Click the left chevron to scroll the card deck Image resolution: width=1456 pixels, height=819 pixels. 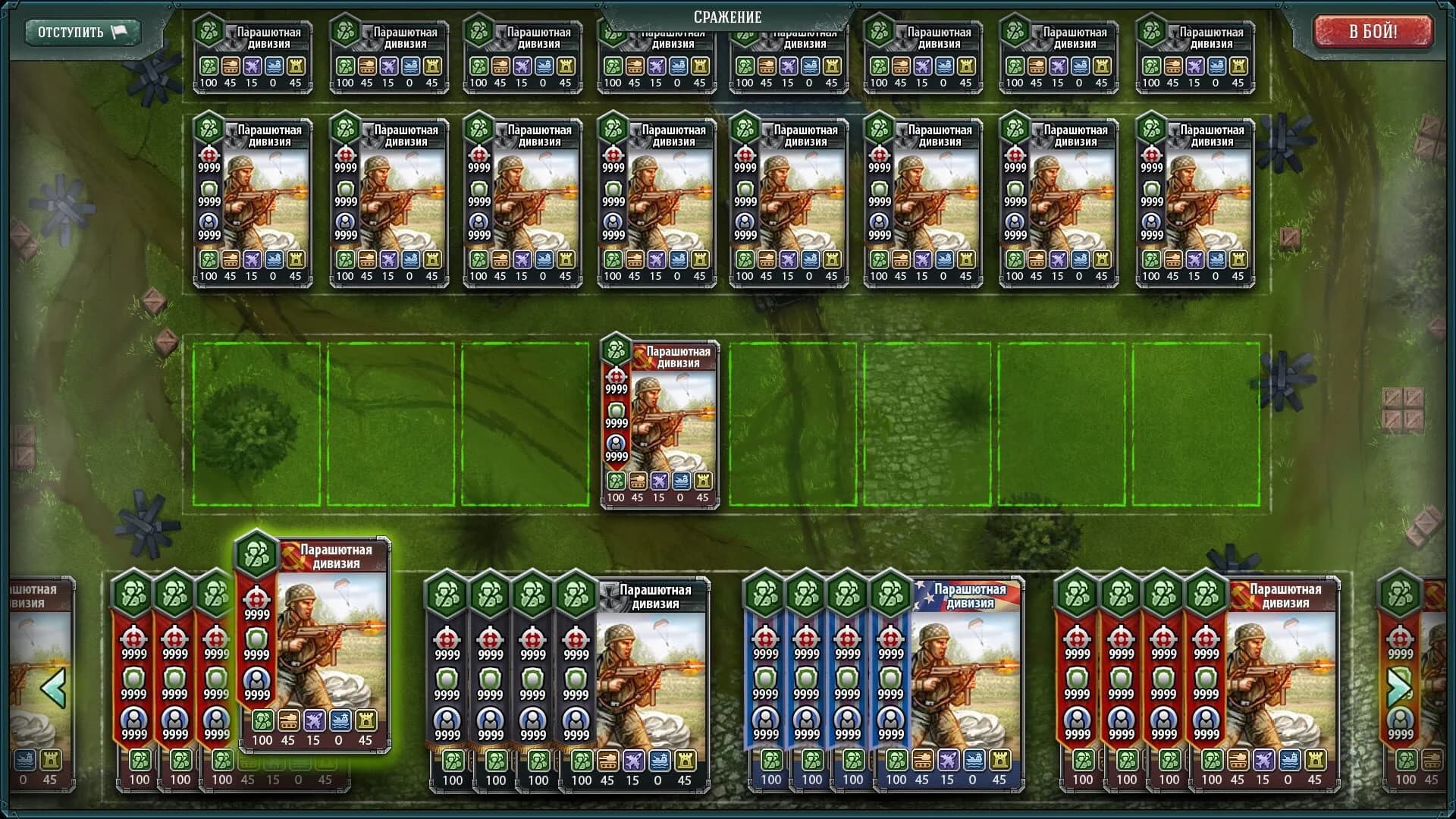coord(55,689)
